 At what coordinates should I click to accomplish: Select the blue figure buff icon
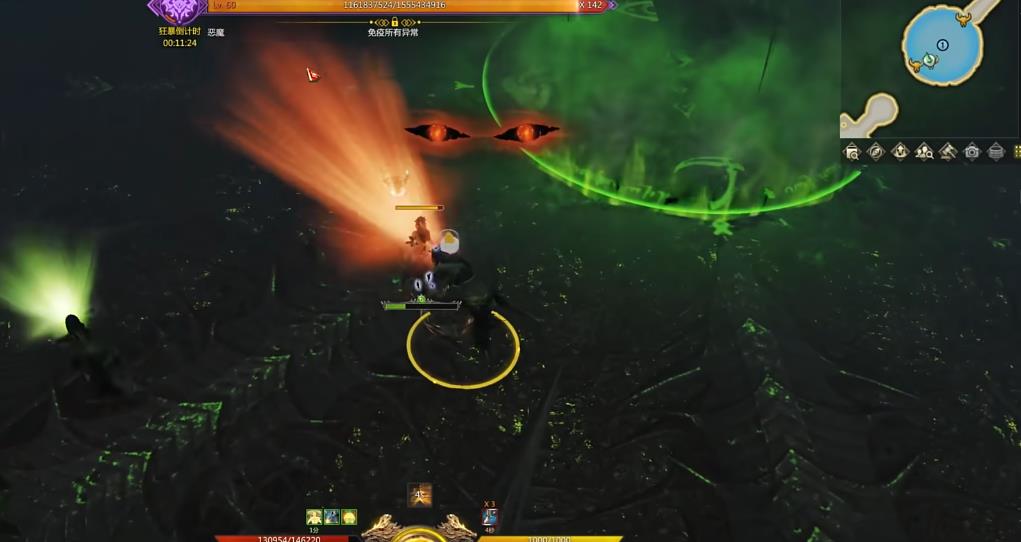coord(331,517)
